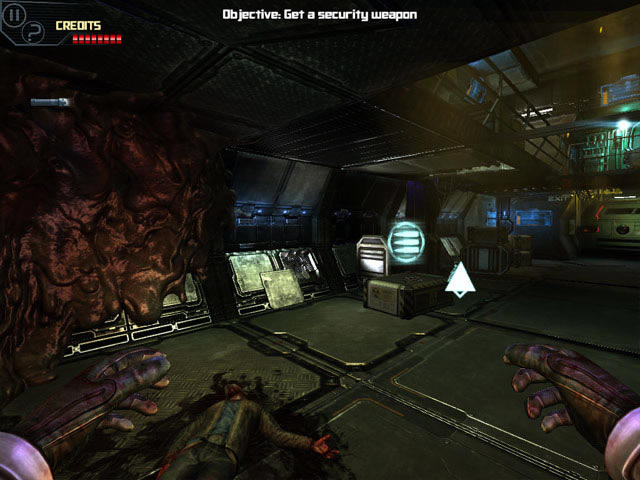Tap the glowing circular pickup hologram icon
This screenshot has height=480, width=640.
405,241
